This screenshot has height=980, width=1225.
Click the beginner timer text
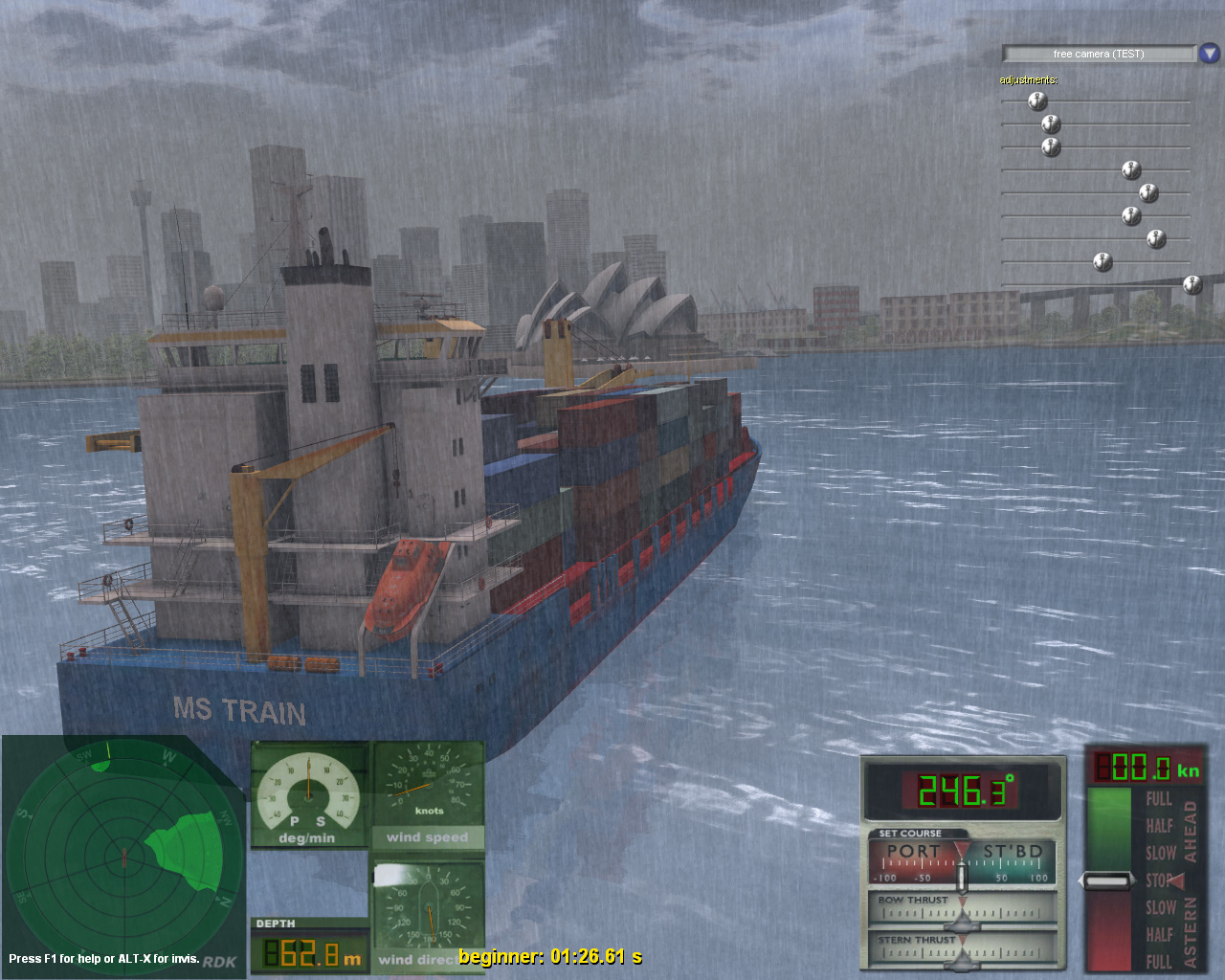(550, 955)
